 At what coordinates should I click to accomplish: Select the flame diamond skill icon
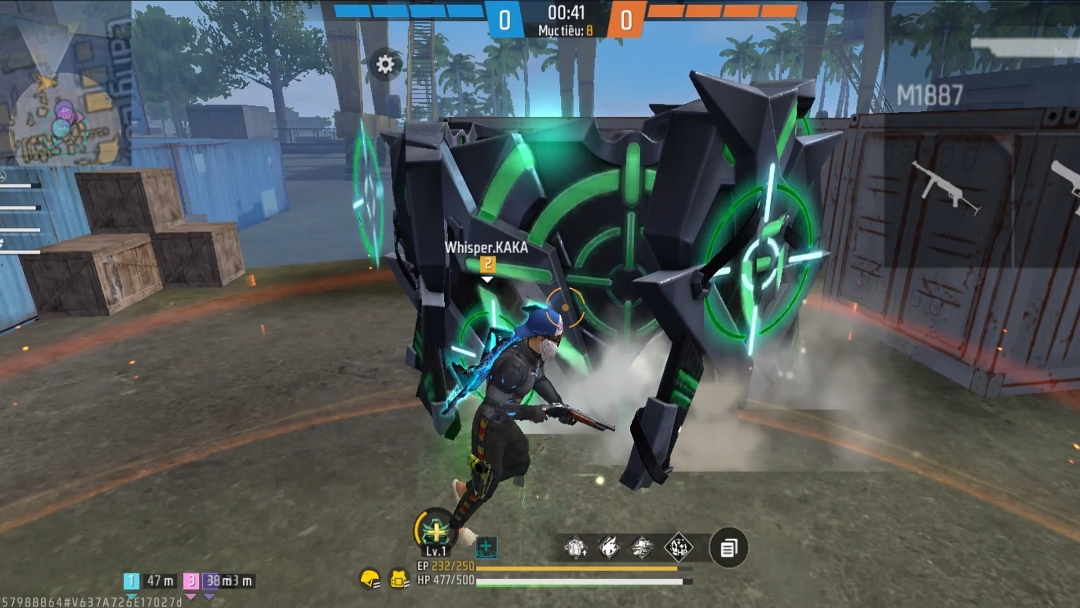coord(609,547)
